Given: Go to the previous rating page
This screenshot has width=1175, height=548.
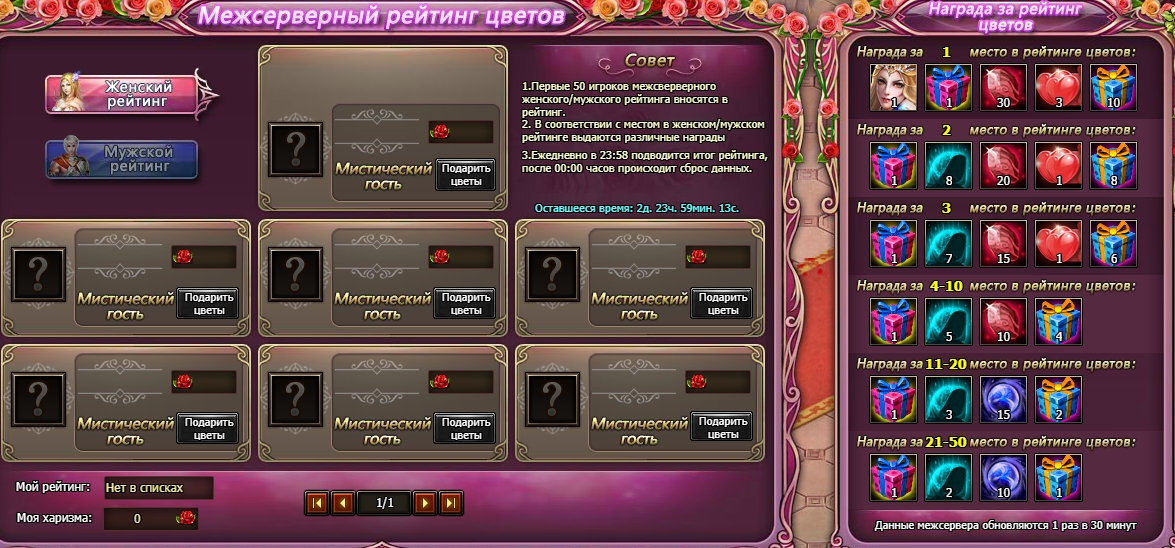Looking at the screenshot, I should [343, 503].
